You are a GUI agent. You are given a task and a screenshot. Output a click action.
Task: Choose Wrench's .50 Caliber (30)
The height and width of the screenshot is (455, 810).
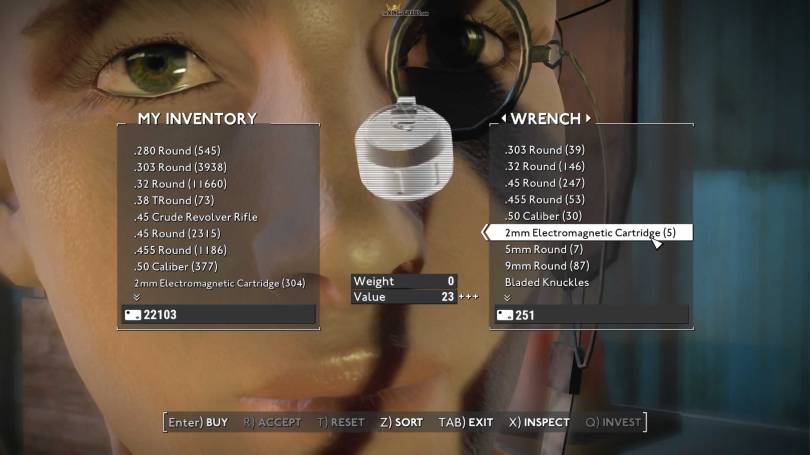(x=544, y=217)
